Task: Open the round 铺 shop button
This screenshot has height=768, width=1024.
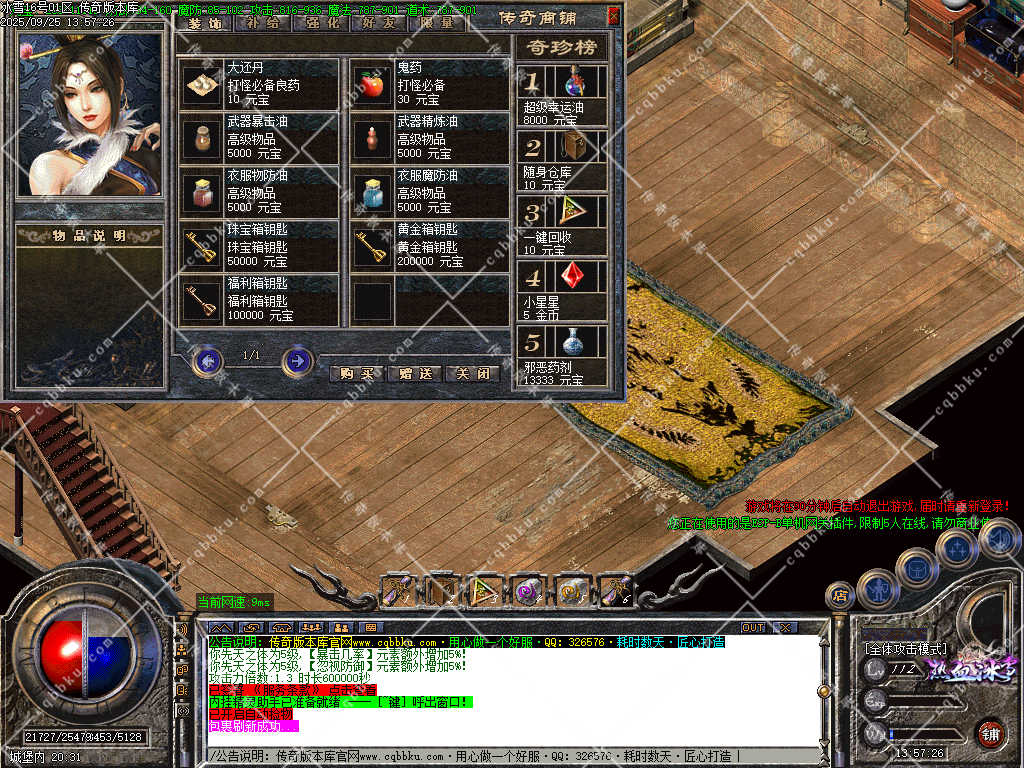Action: coord(990,732)
